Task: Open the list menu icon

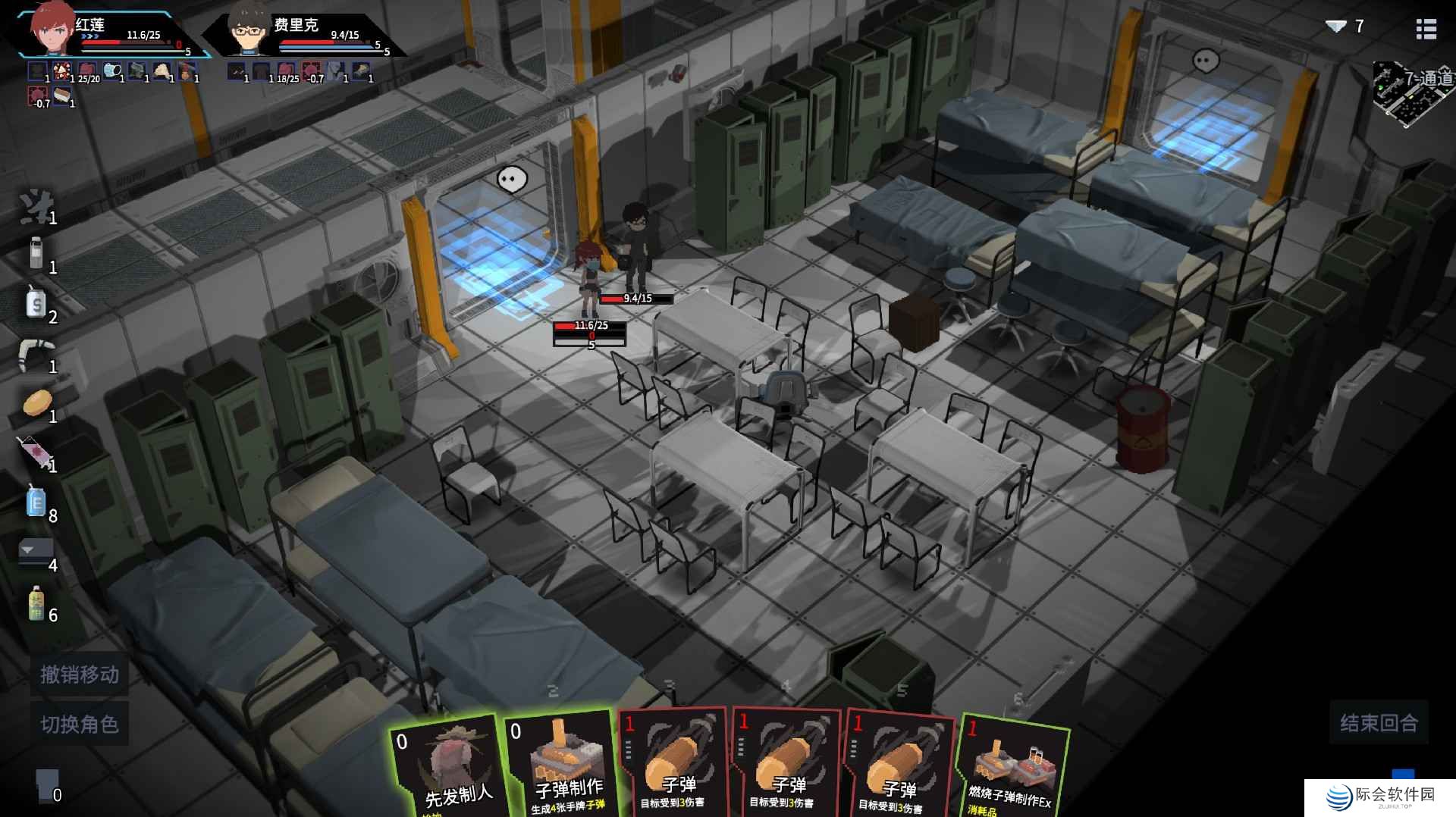Action: click(x=1426, y=29)
